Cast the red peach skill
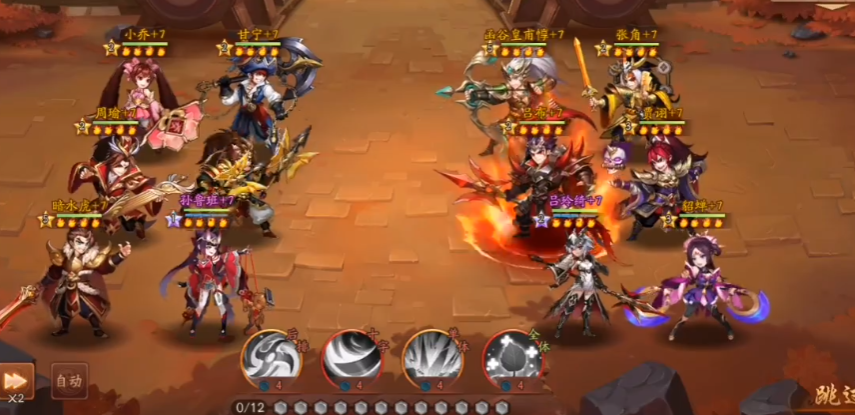This screenshot has width=855, height=415. [x=511, y=360]
